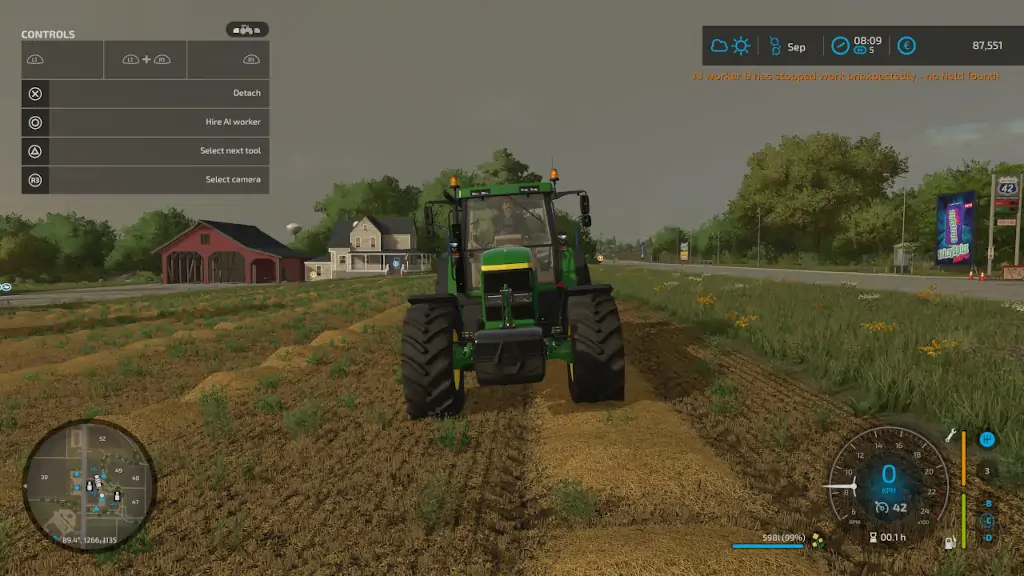1024x576 pixels.
Task: Open the circular minimap
Action: (x=88, y=485)
